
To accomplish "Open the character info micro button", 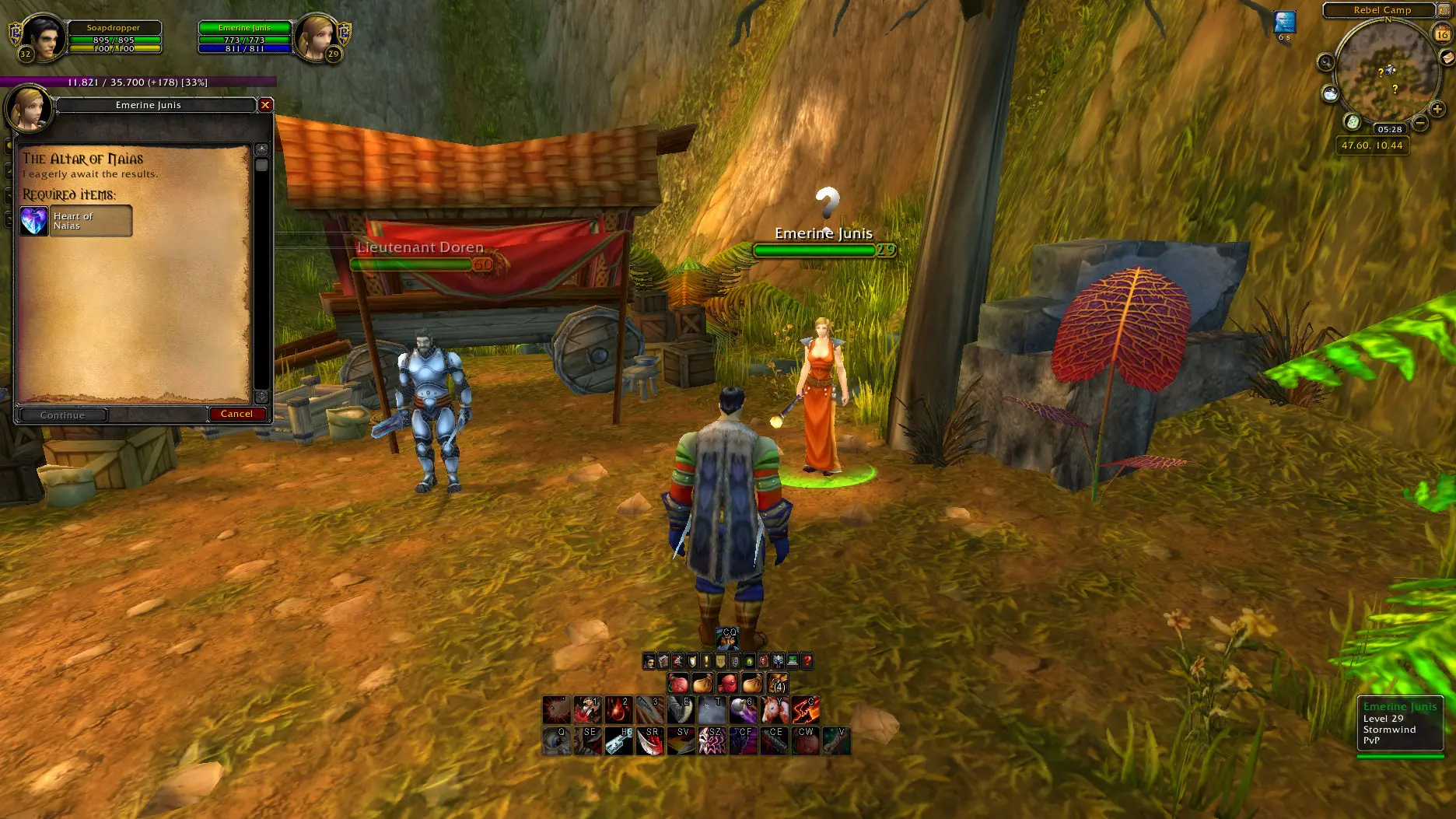I will point(649,661).
